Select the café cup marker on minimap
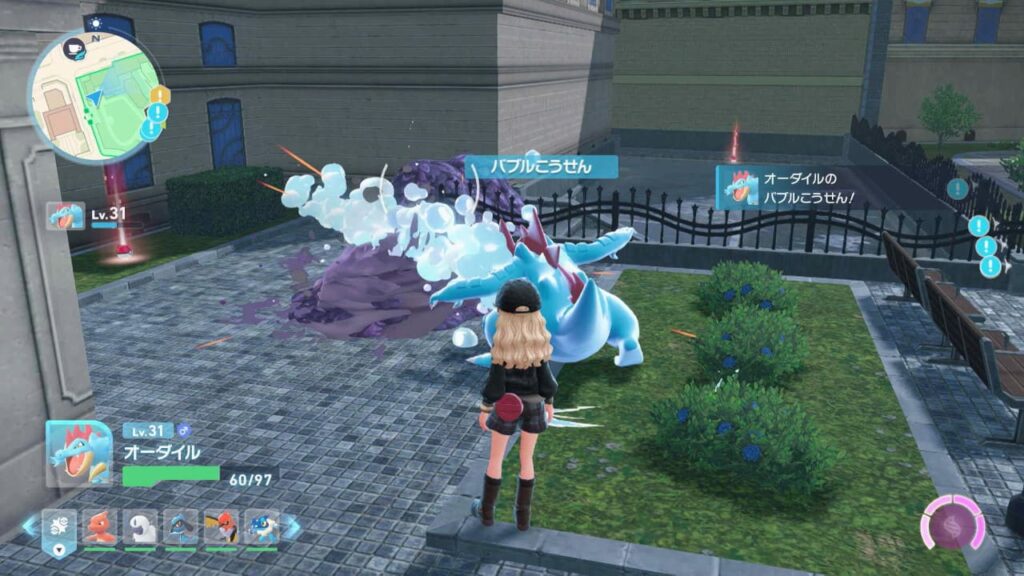The height and width of the screenshot is (576, 1024). pyautogui.click(x=76, y=46)
